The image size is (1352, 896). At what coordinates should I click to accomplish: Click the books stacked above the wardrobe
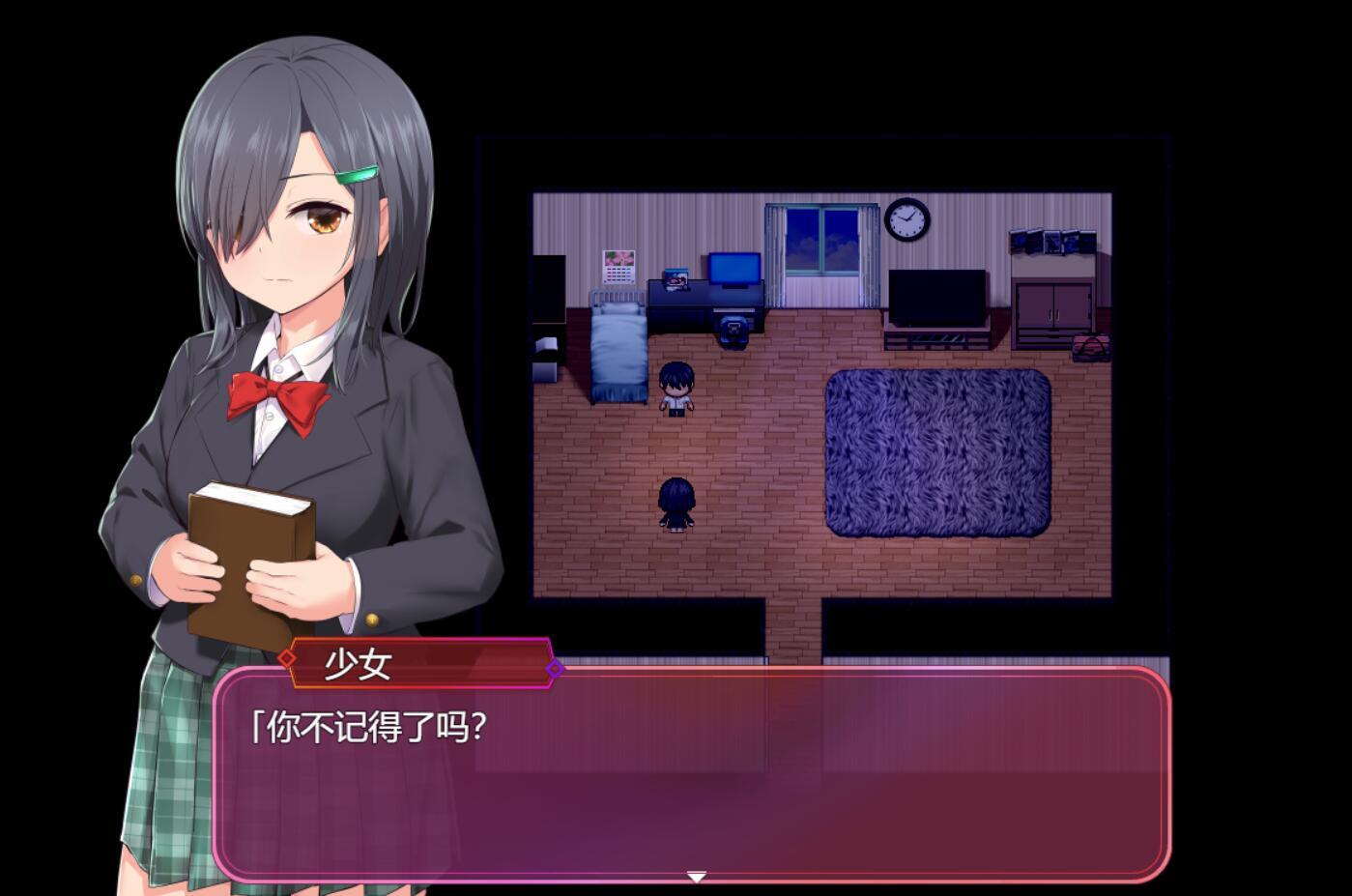click(1051, 240)
